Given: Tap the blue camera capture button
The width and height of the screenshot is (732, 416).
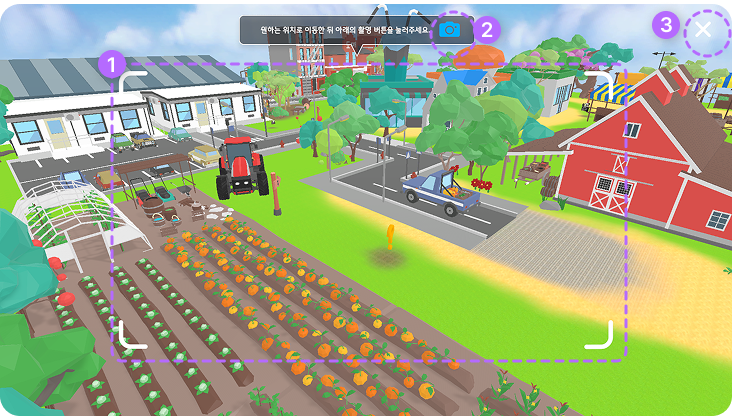Looking at the screenshot, I should tap(450, 30).
